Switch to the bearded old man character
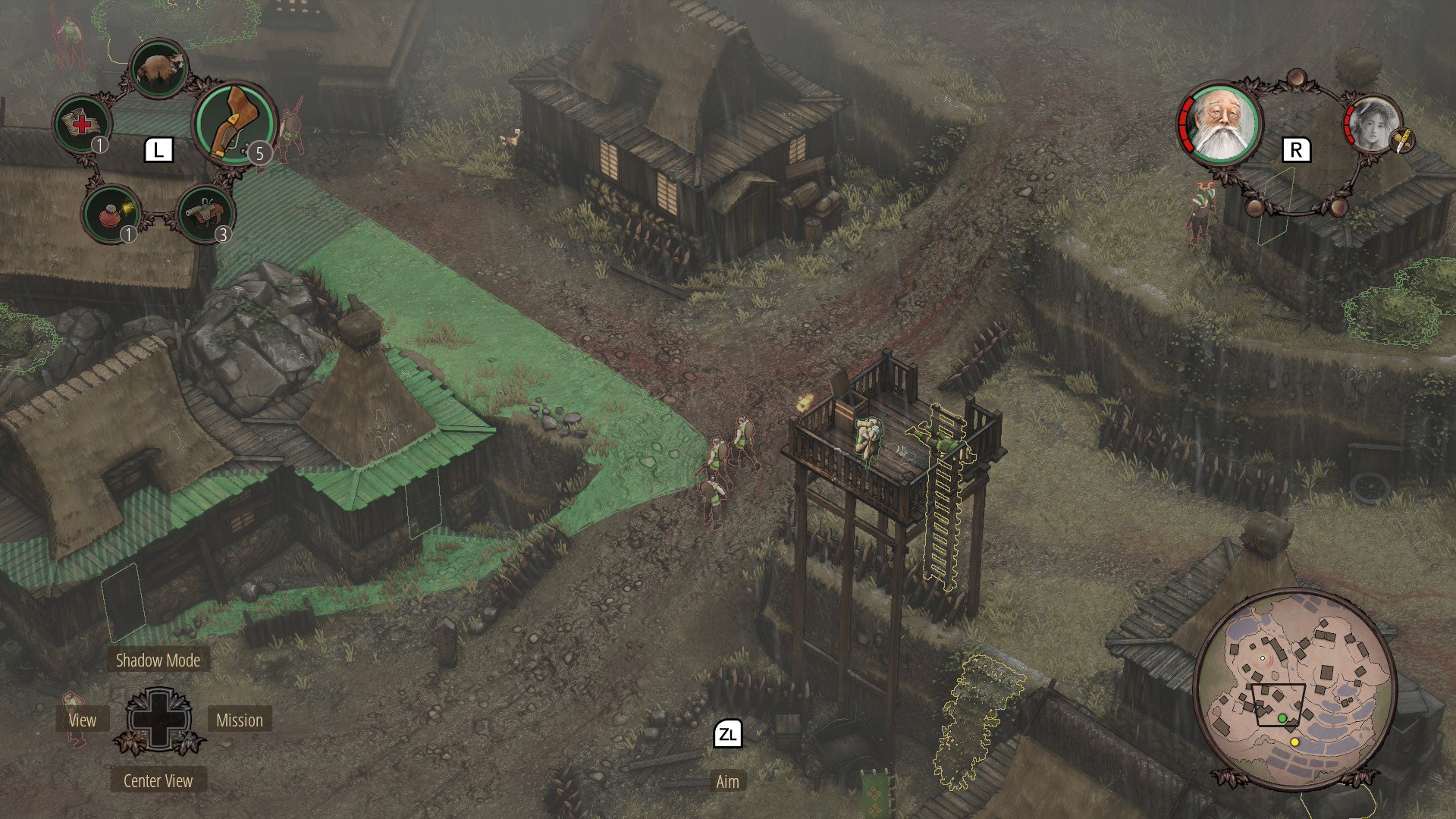This screenshot has width=1456, height=819. tap(1221, 124)
